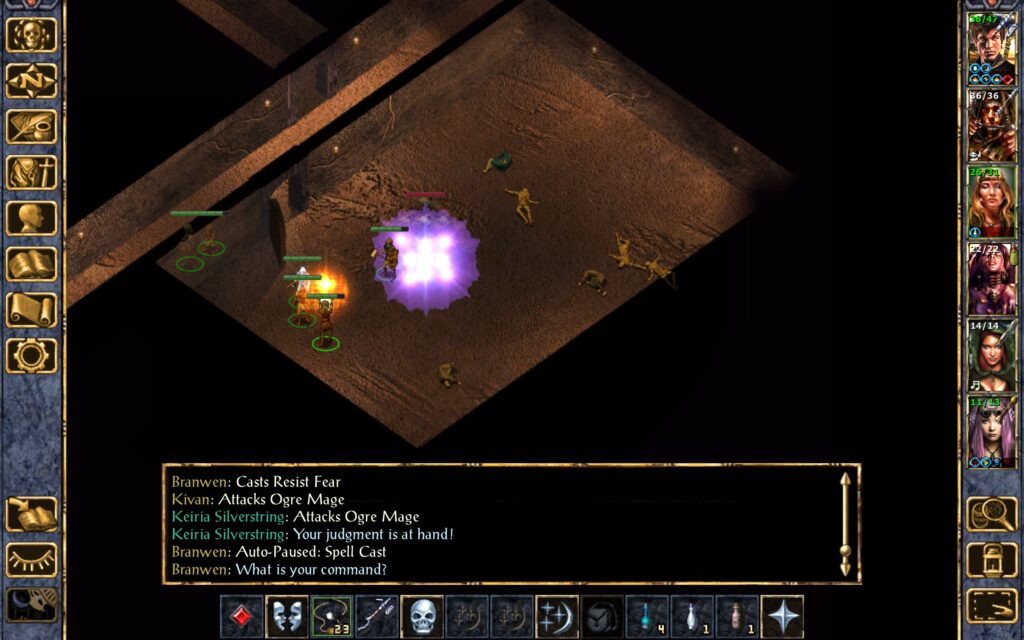Select the blonde woman's highlighted portrait
Viewport: 1024px width, 640px height.
(x=991, y=201)
